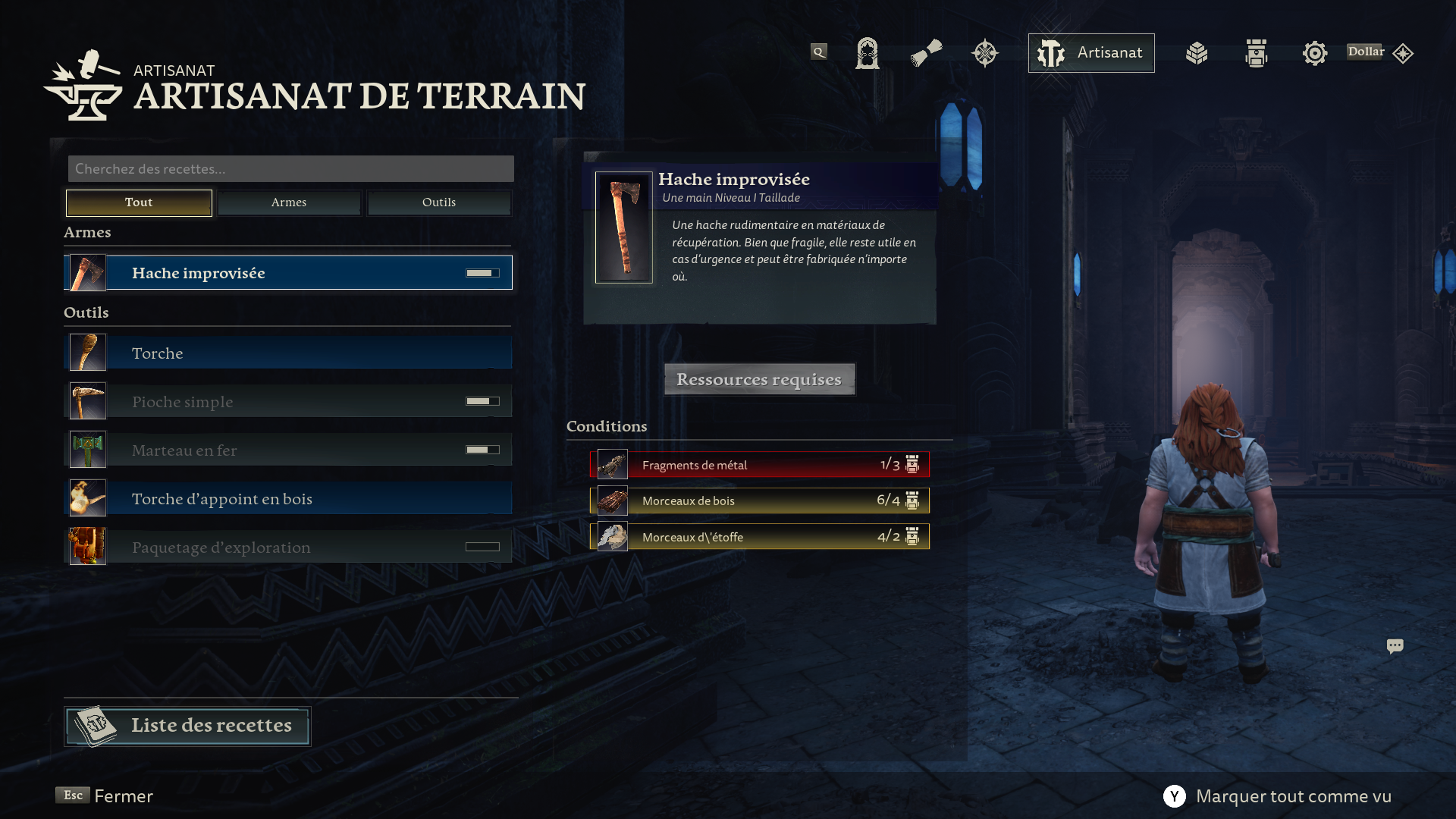Select the Paquetage d'exploration recipe
This screenshot has width=1456, height=819.
click(288, 548)
